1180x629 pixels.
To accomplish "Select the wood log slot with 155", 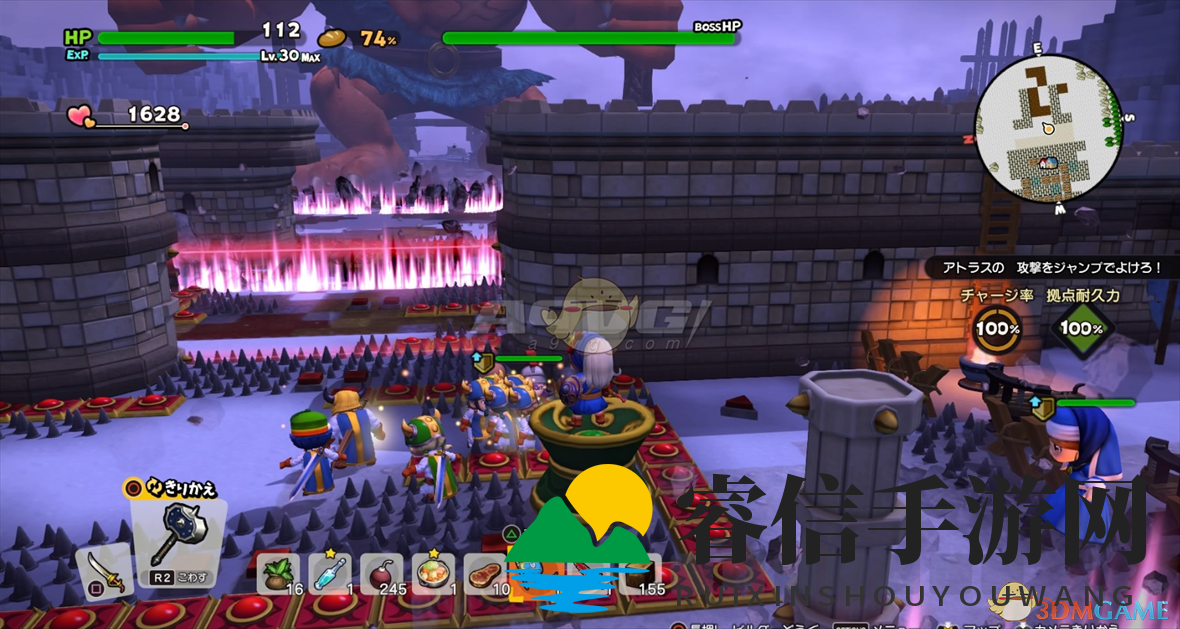I will (641, 574).
